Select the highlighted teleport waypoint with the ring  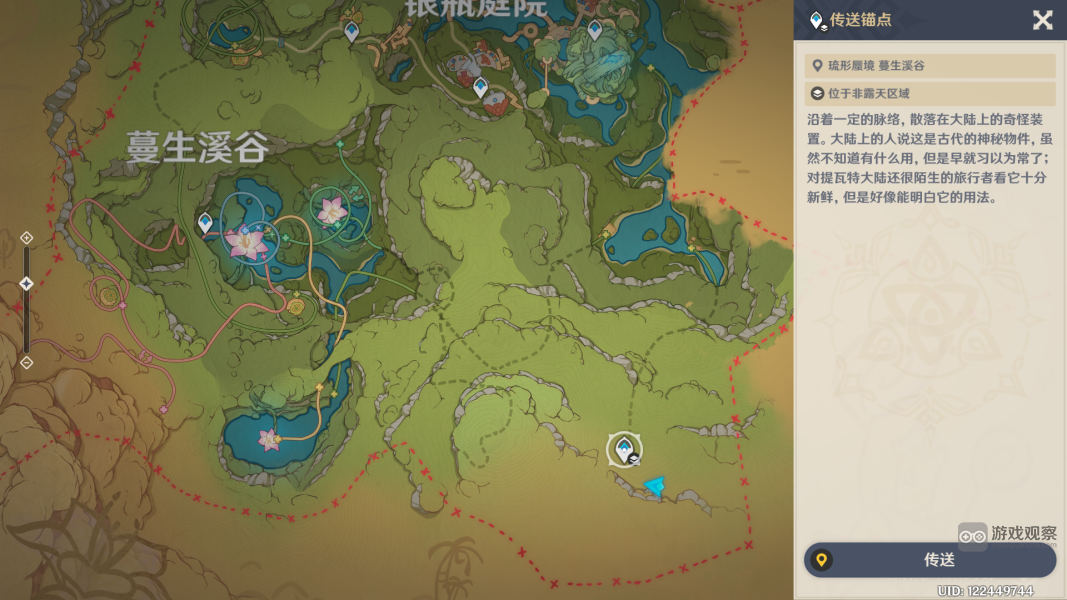624,448
